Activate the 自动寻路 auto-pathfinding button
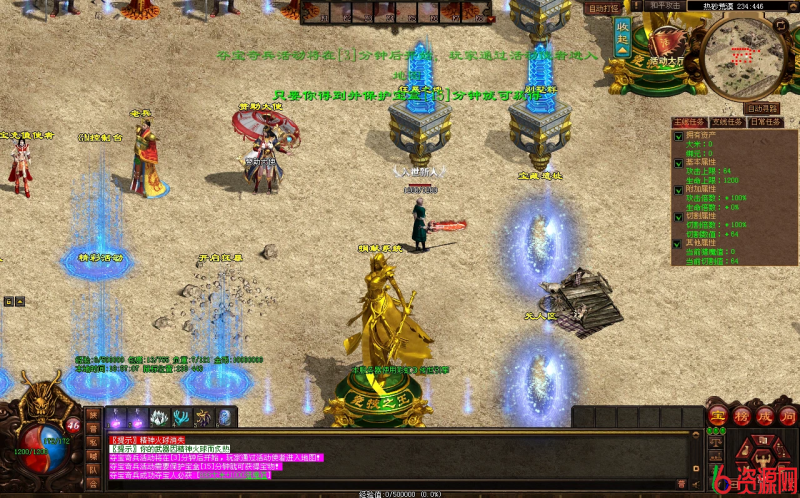800x498 pixels. [763, 107]
